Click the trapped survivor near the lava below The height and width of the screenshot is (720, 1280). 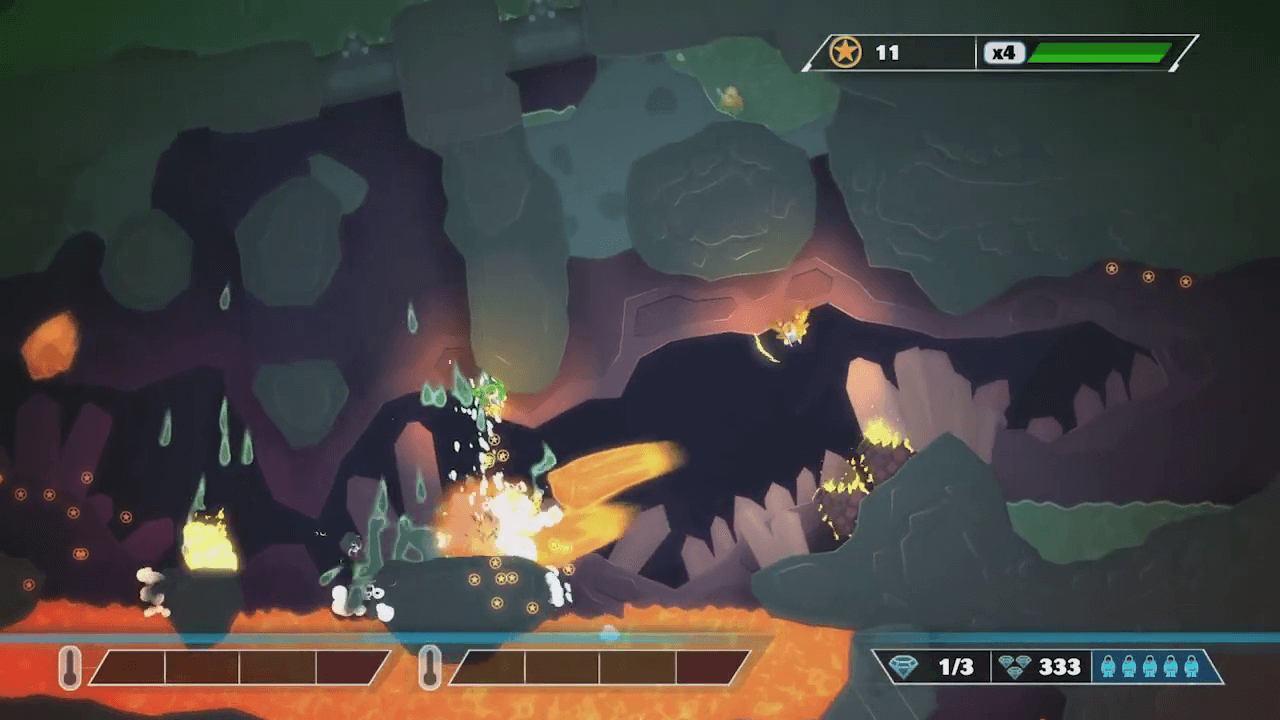click(373, 592)
